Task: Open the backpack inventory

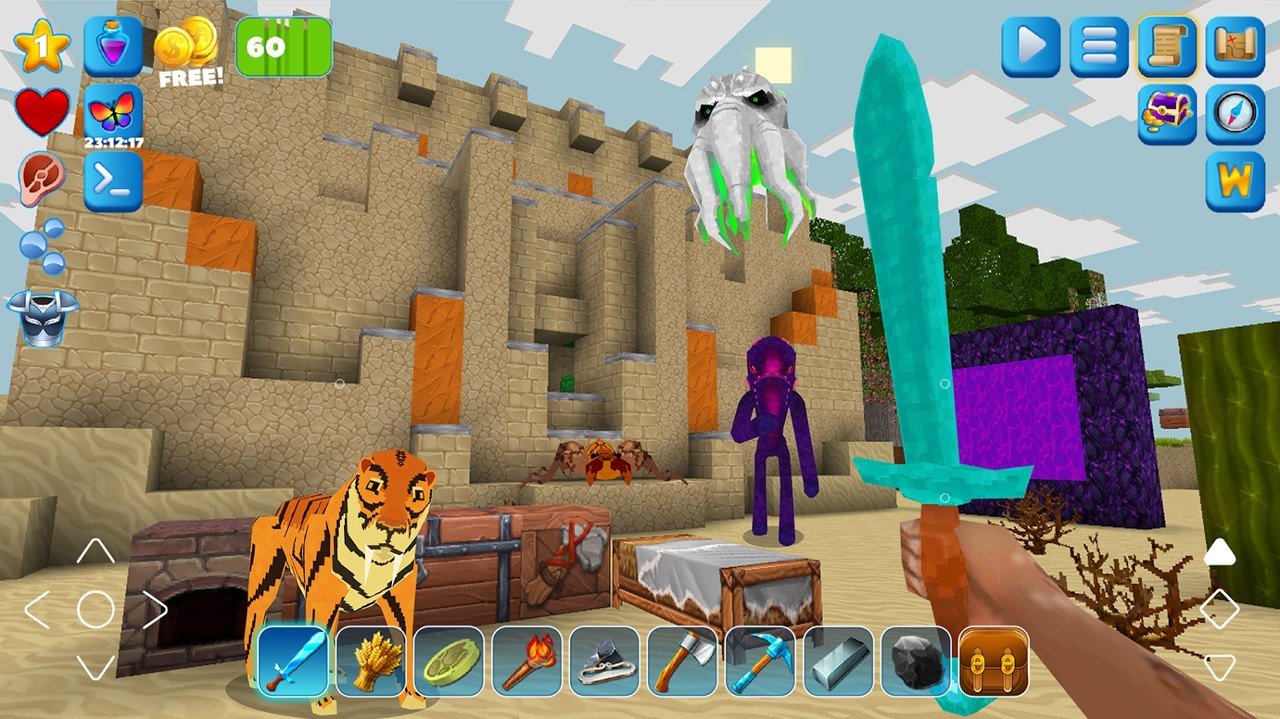Action: coord(994,661)
